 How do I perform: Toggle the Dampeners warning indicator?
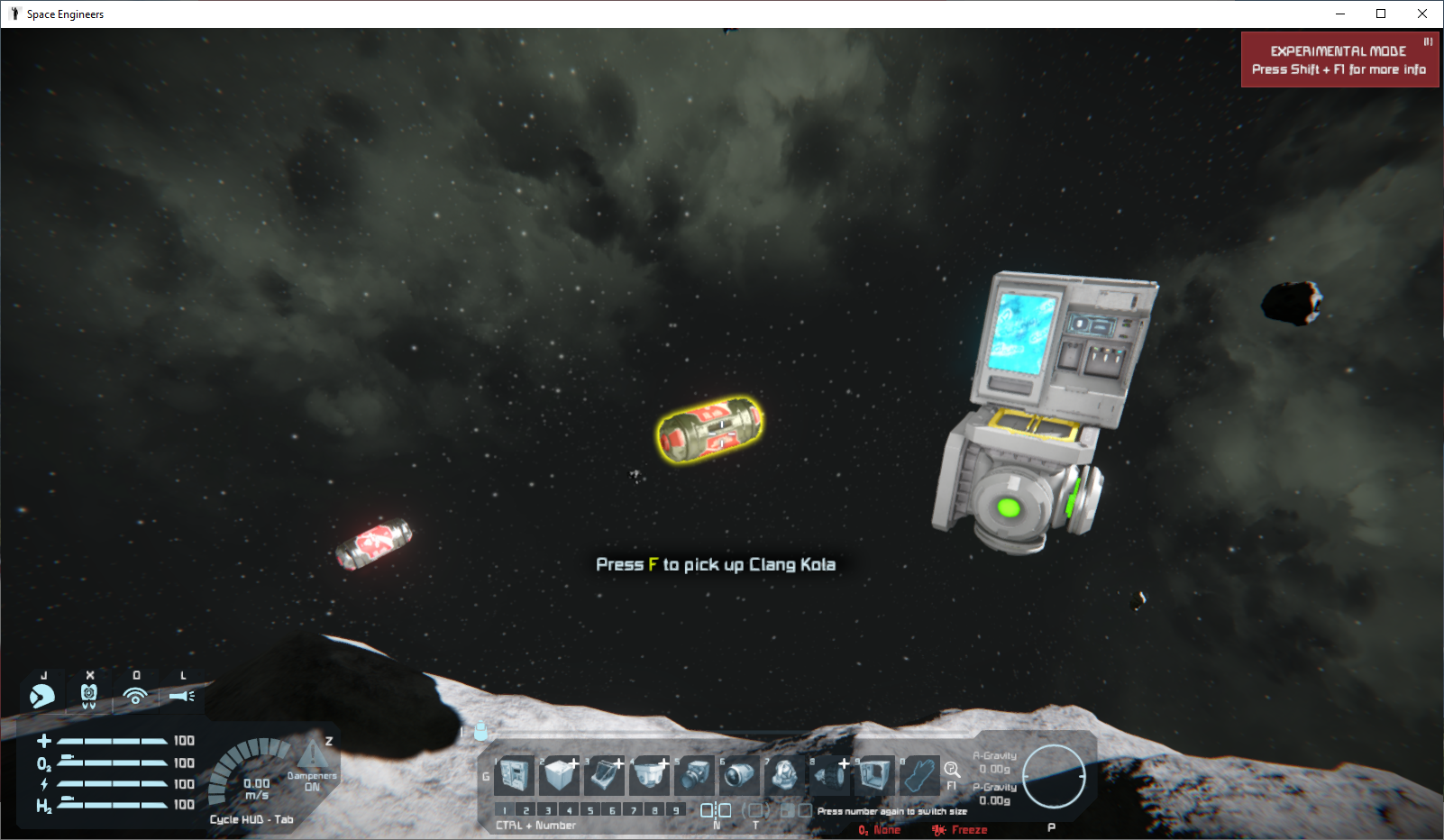coord(313,755)
